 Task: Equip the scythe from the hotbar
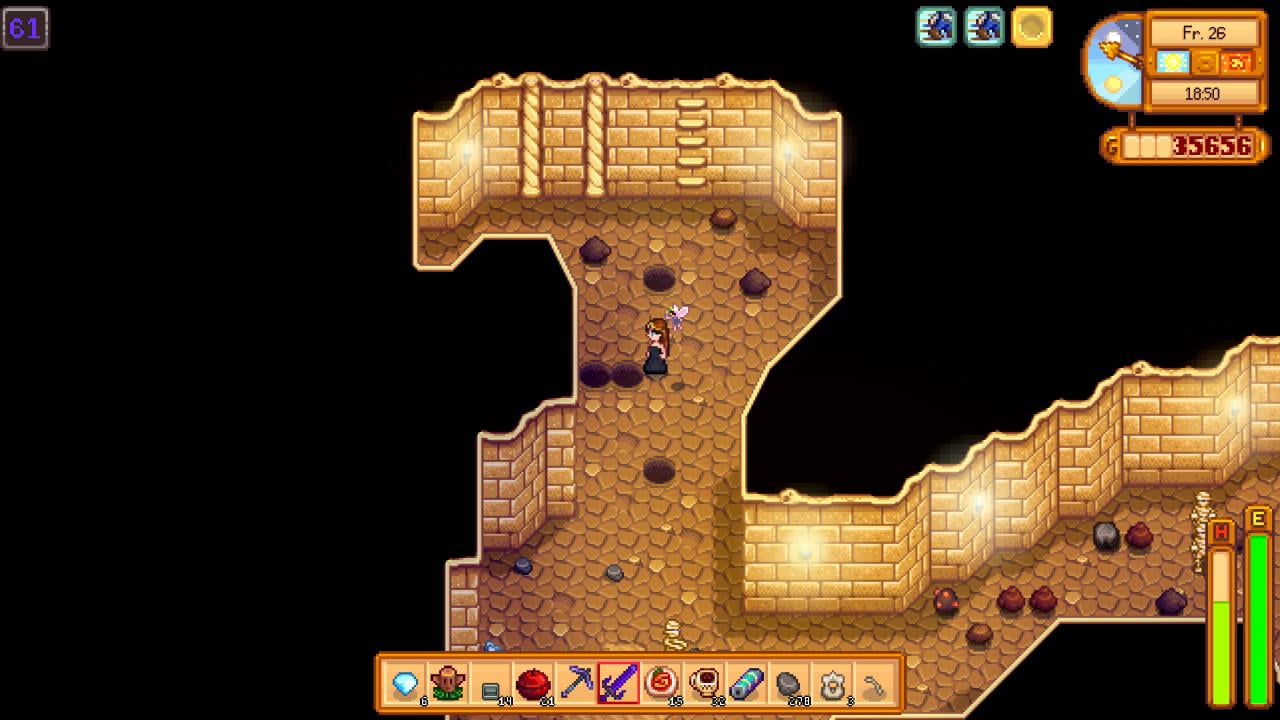pyautogui.click(x=875, y=684)
